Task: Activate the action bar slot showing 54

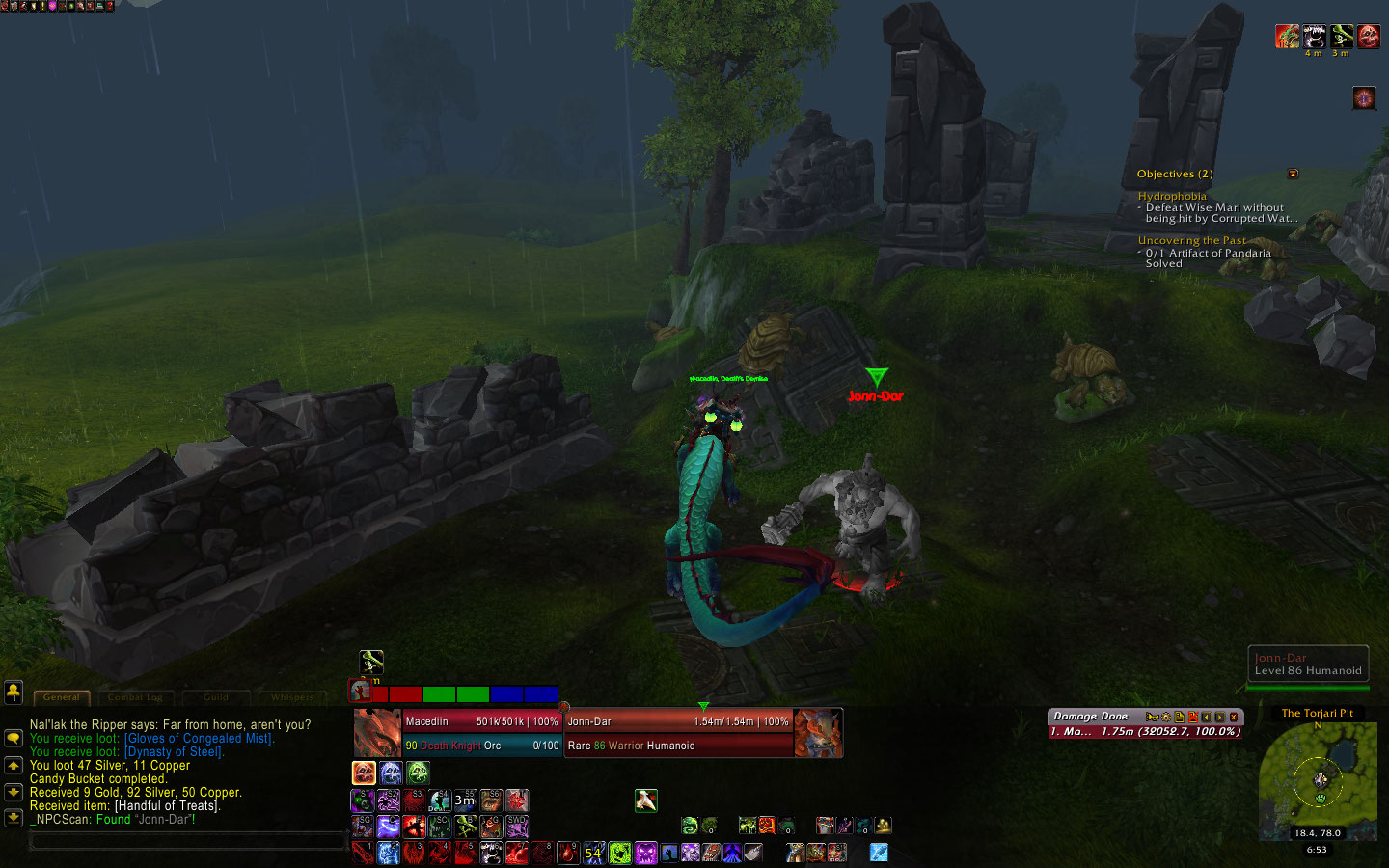Action: point(593,853)
